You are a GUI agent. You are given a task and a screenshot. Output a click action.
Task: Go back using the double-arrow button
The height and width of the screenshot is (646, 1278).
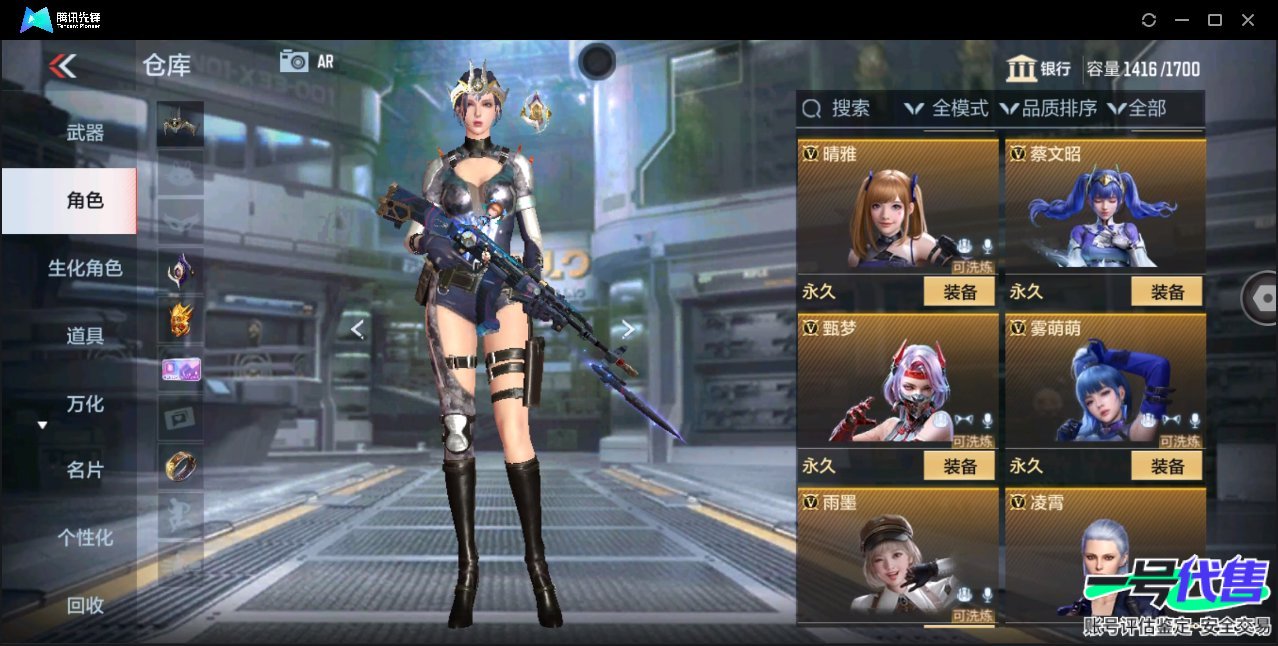[62, 66]
